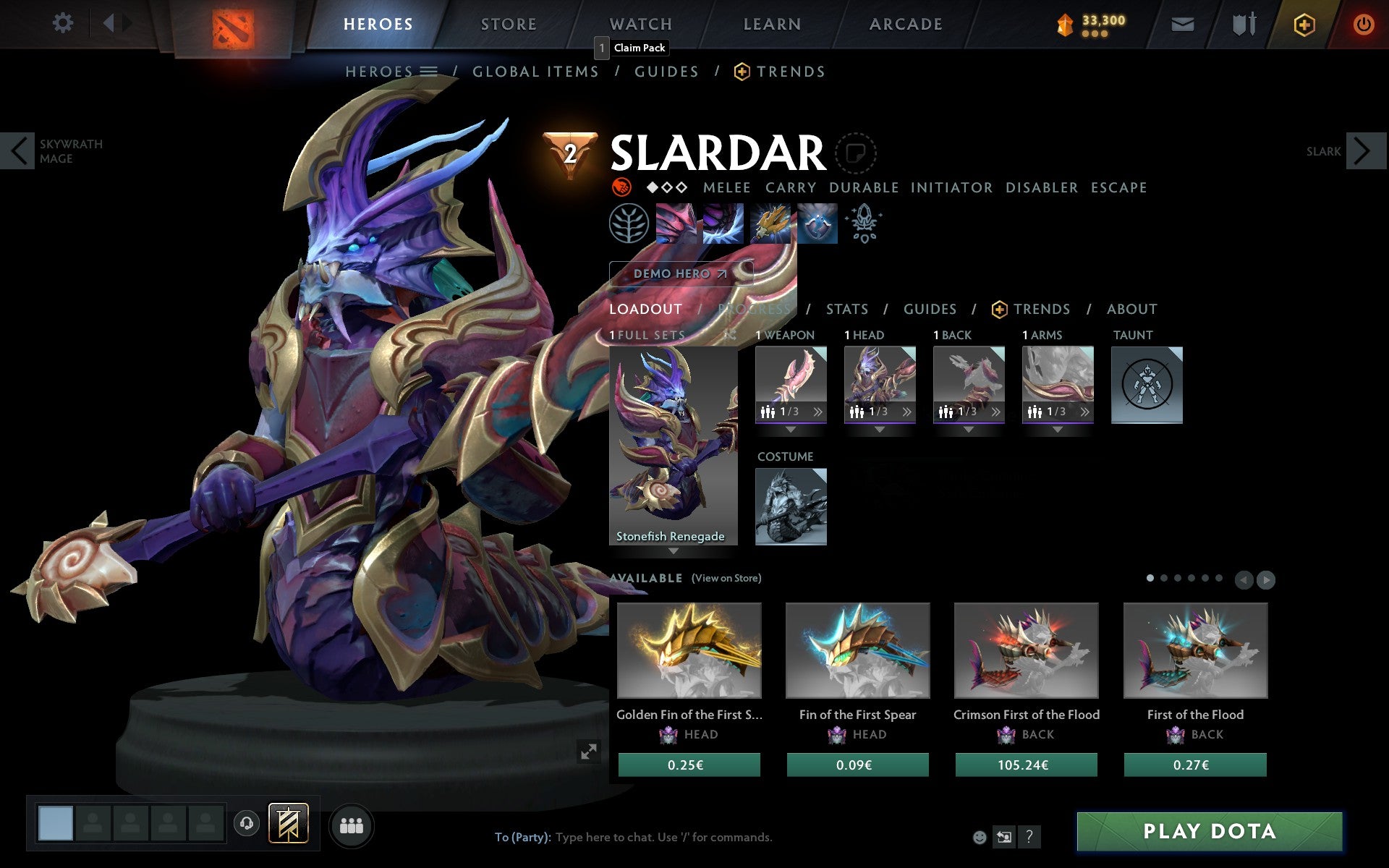
Task: Open Slardar's Aghanim's Scepter upgrade icon
Action: pos(864,224)
